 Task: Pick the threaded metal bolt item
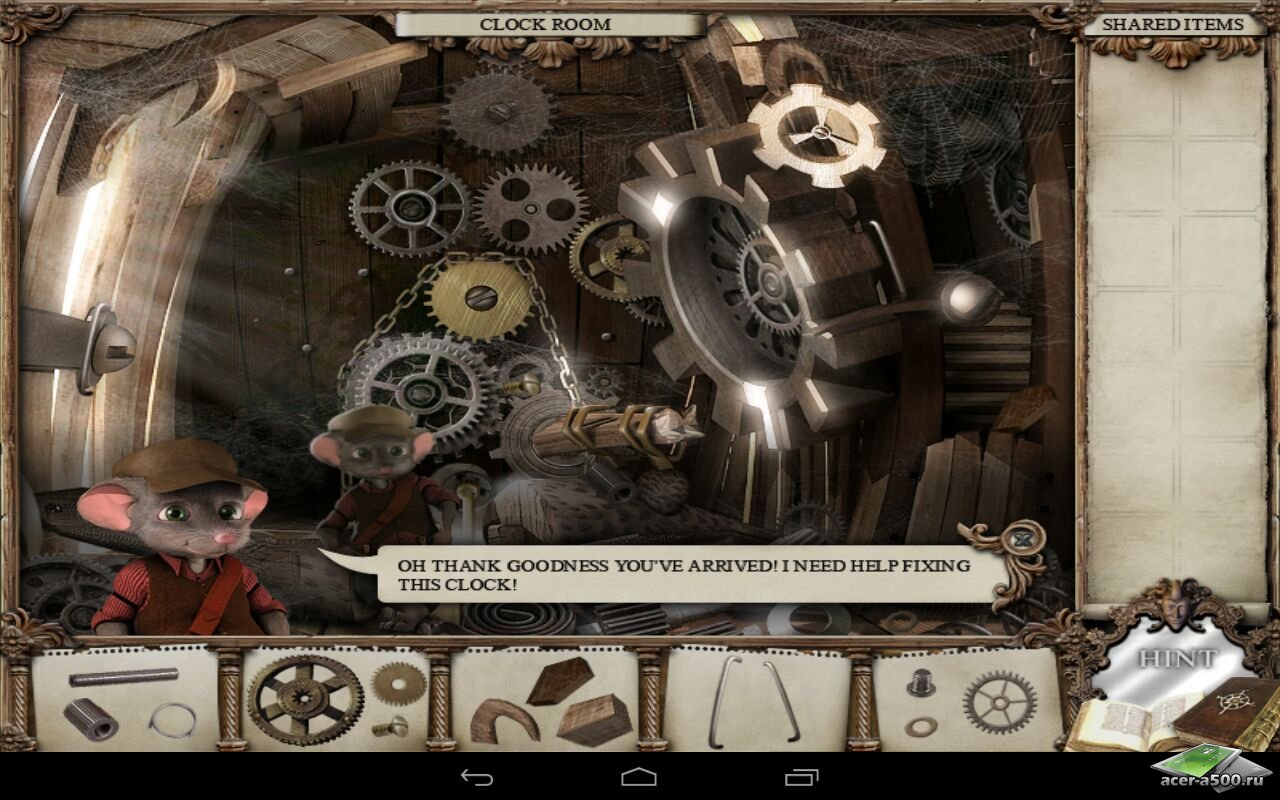coord(921,683)
